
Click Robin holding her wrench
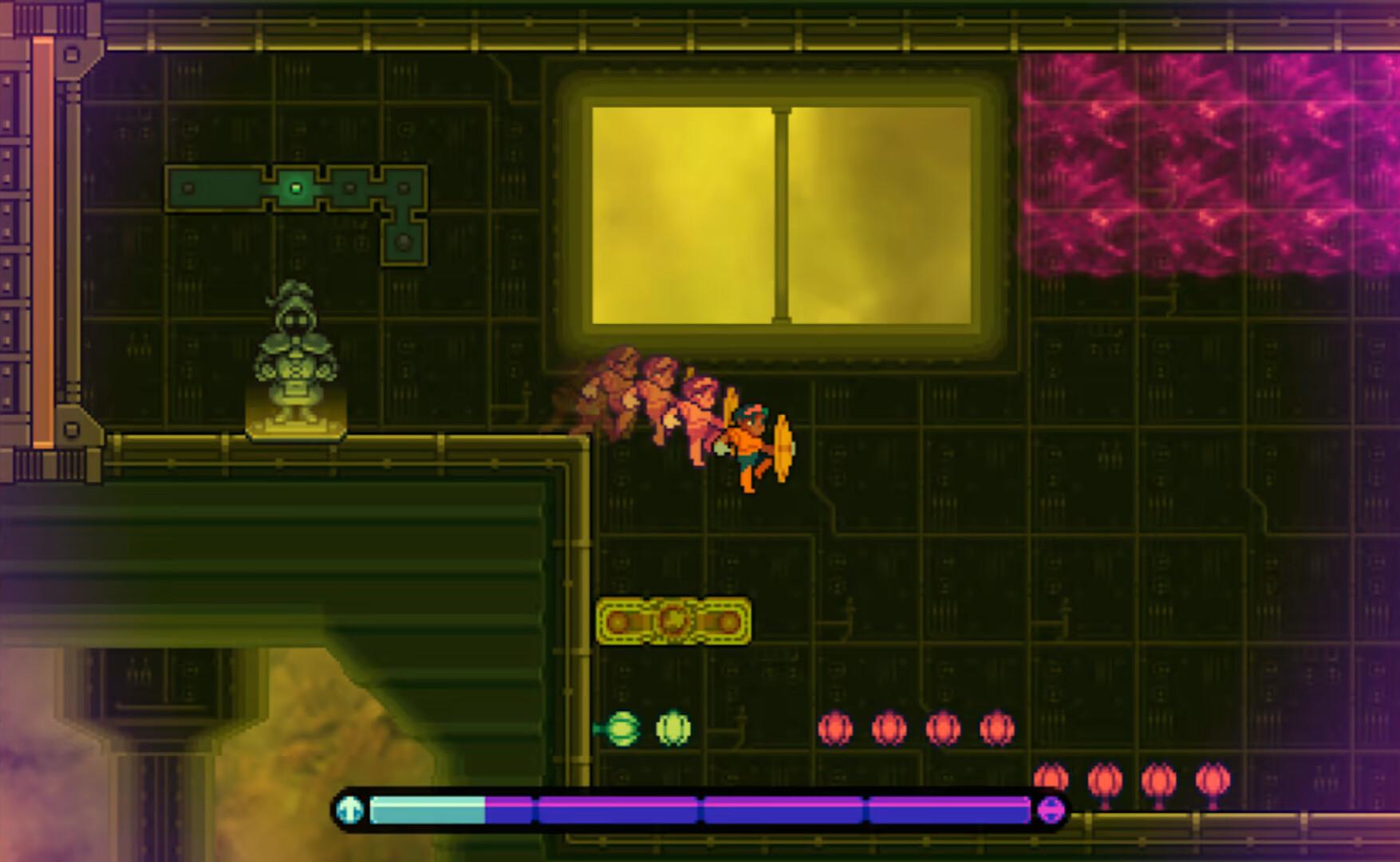(x=748, y=443)
